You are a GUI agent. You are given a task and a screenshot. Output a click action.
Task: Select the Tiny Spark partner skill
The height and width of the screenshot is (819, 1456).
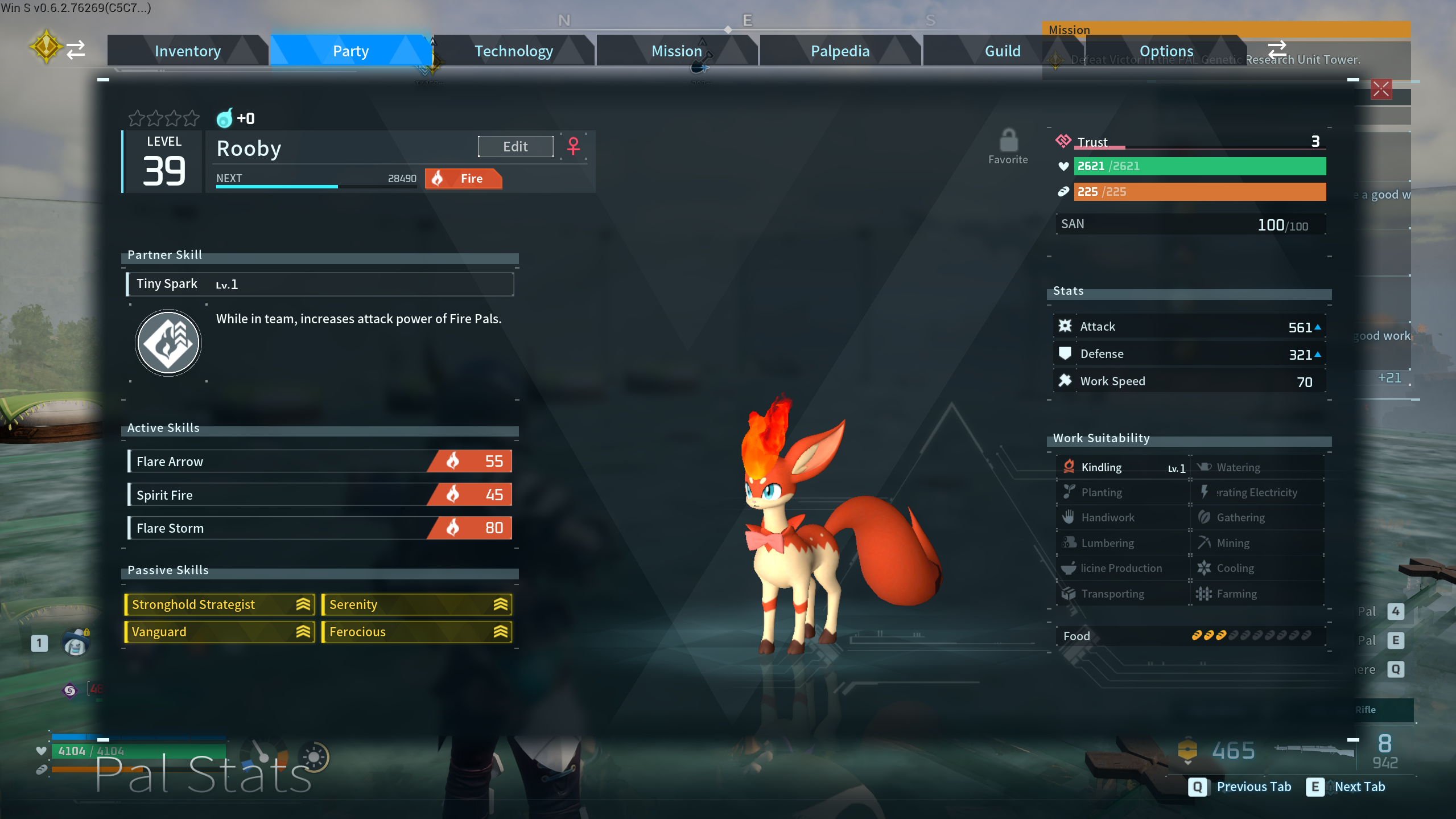tap(320, 284)
